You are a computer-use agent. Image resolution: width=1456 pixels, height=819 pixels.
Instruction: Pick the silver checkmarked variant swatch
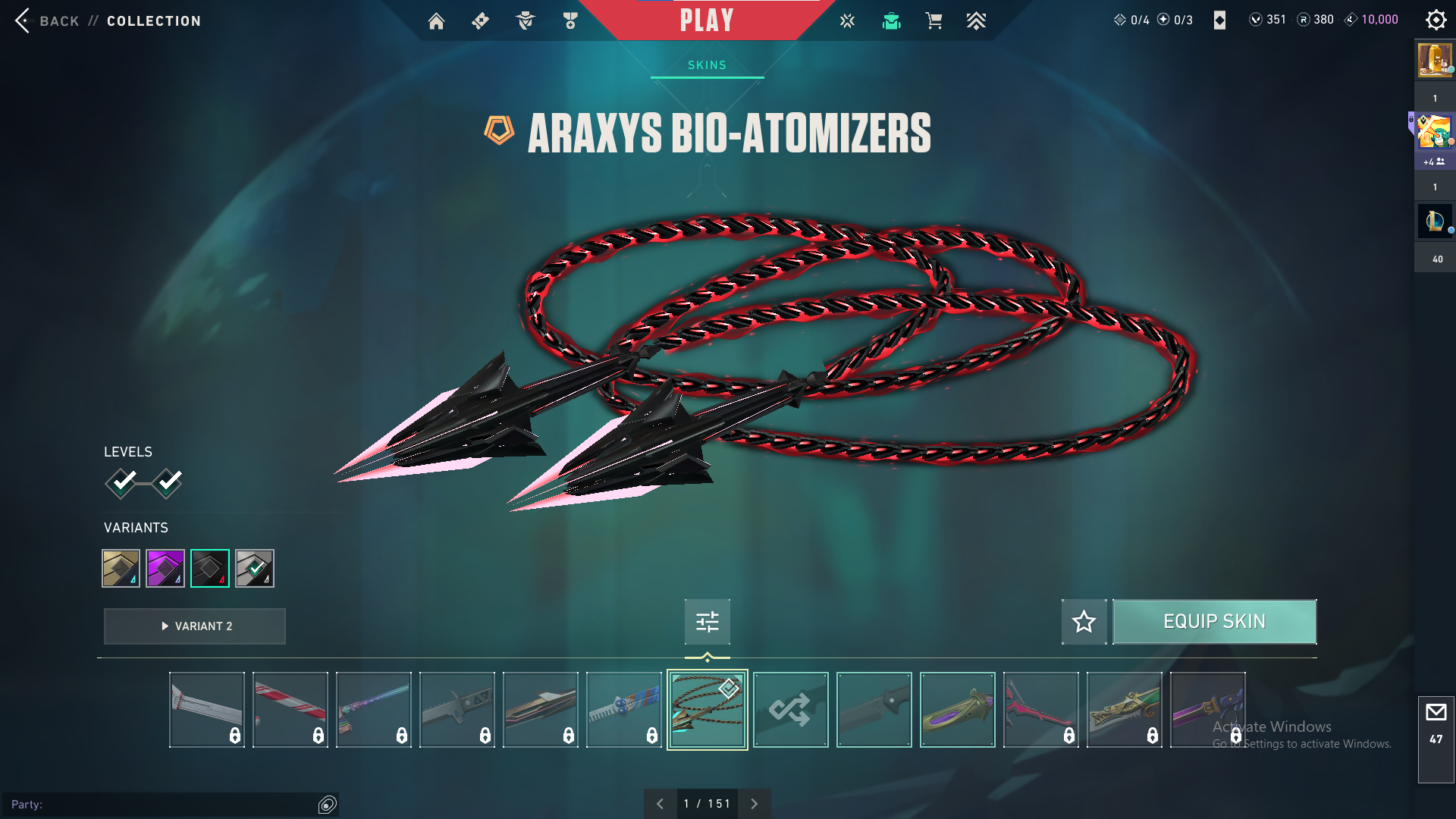point(255,568)
